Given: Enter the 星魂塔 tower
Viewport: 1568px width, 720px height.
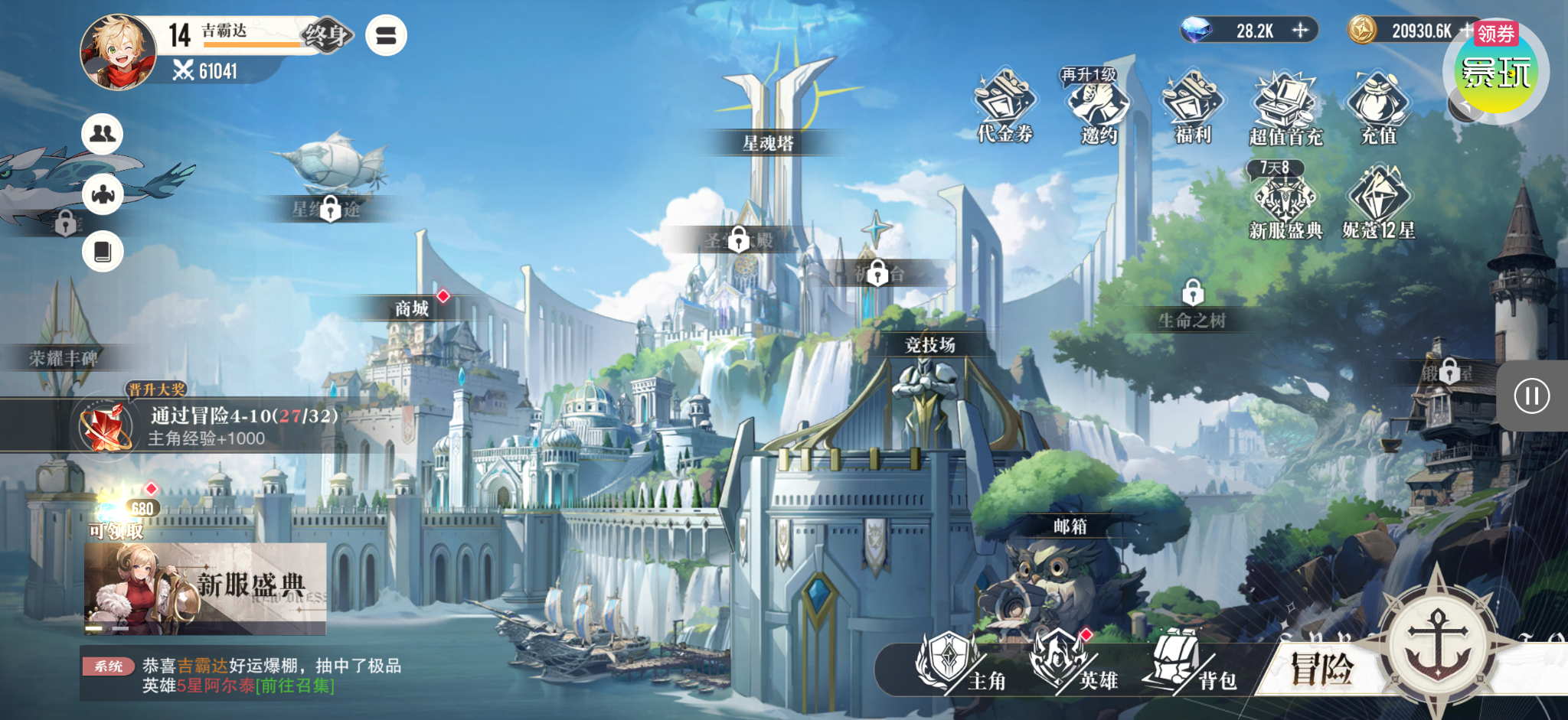Looking at the screenshot, I should [768, 143].
